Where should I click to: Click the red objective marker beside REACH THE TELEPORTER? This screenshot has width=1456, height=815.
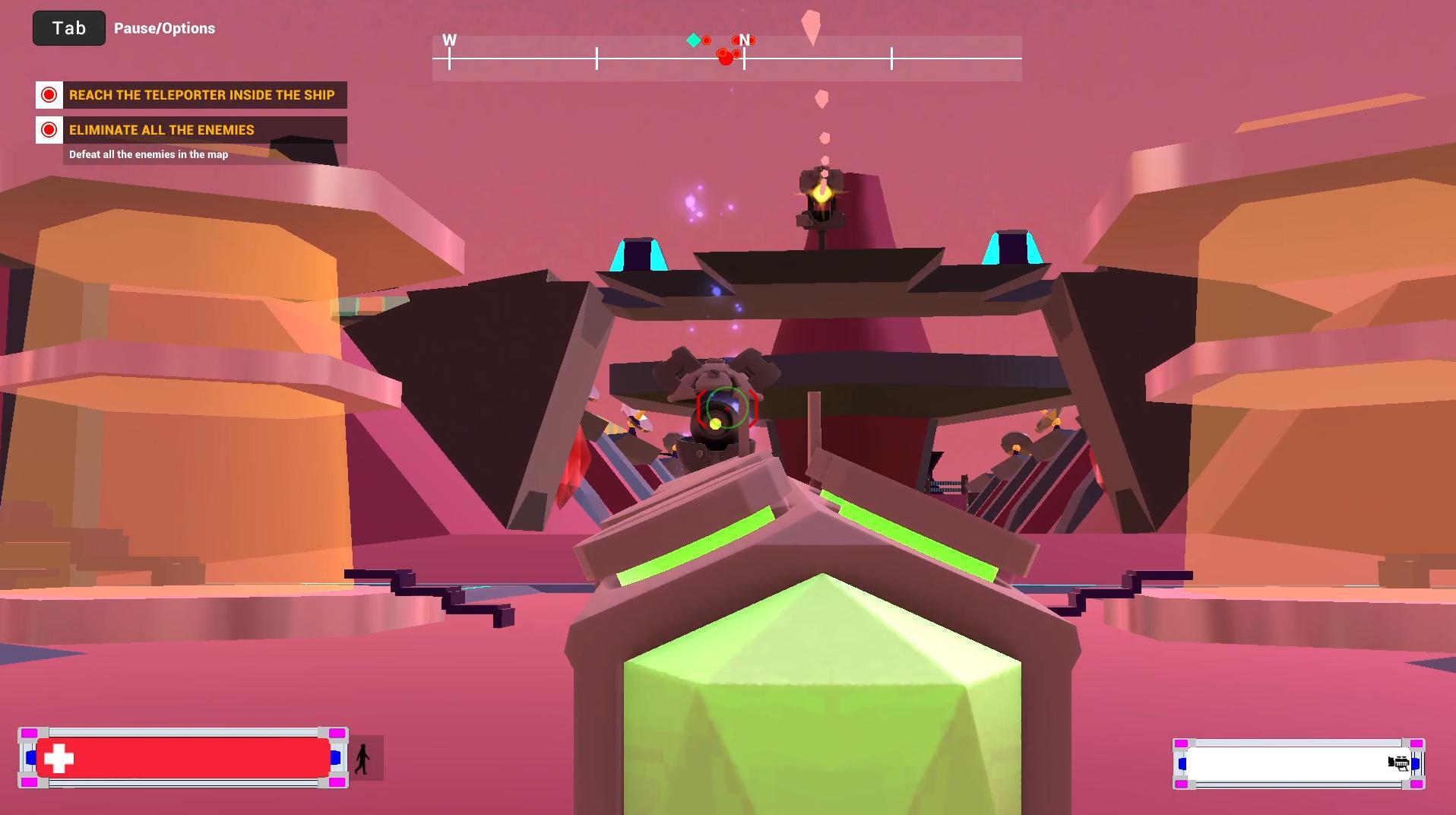49,94
